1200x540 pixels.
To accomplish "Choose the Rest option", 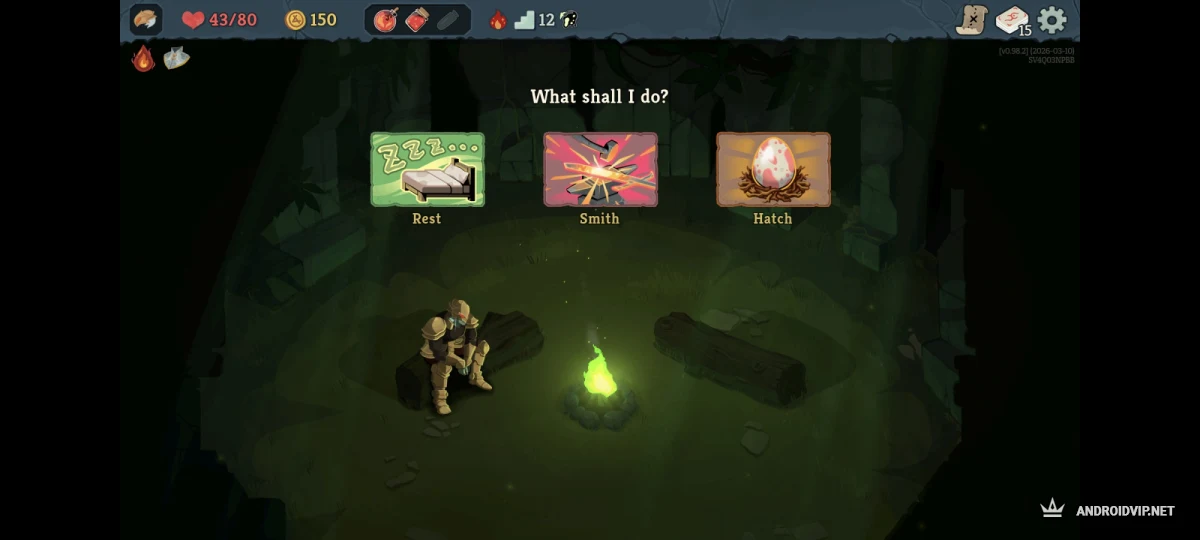I will click(x=427, y=170).
